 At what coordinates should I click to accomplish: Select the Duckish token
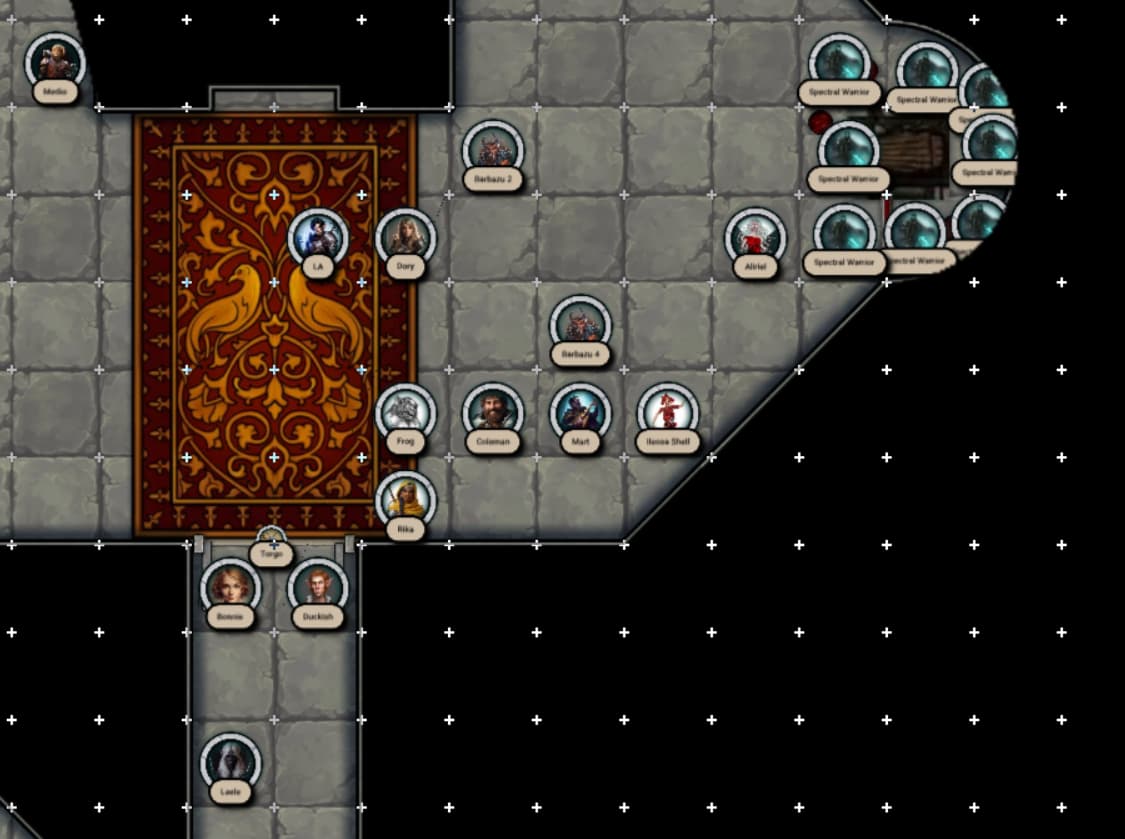pos(318,589)
